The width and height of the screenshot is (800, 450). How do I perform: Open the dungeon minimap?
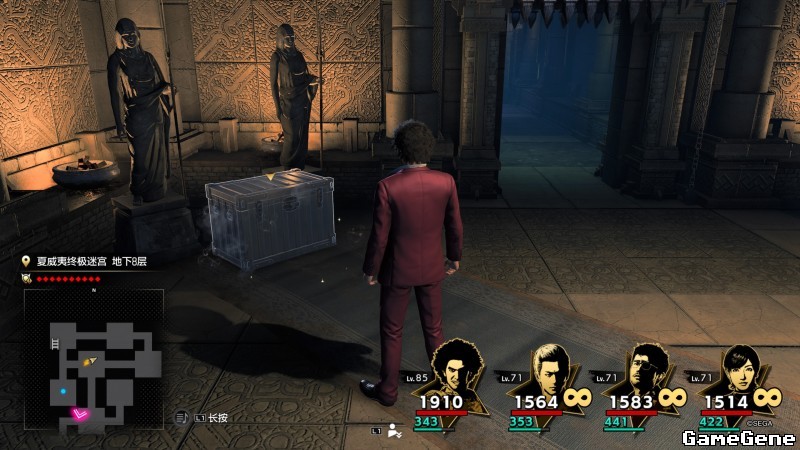(93, 359)
